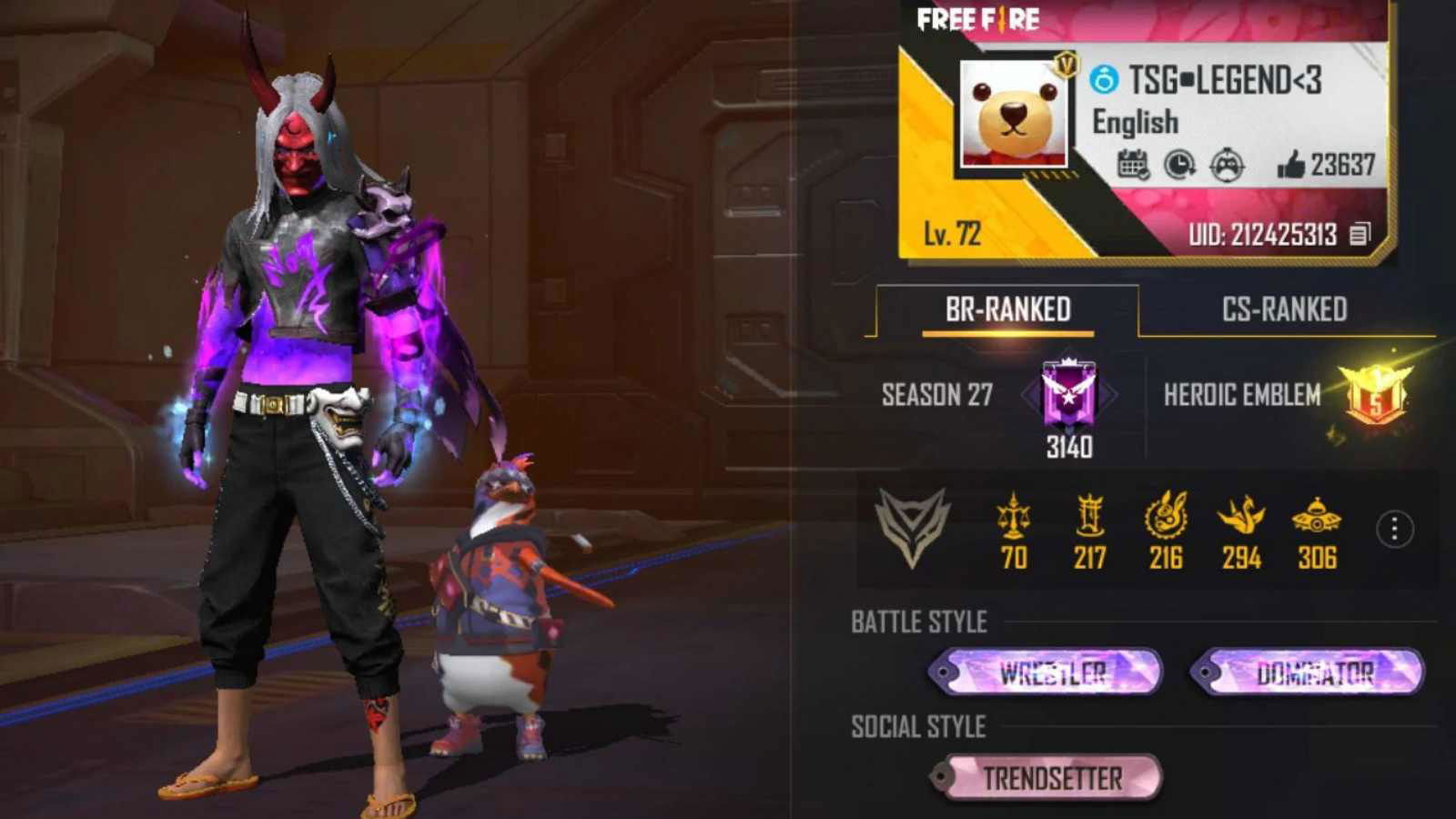
Task: Copy the UID using the copy icon
Action: click(x=1359, y=234)
